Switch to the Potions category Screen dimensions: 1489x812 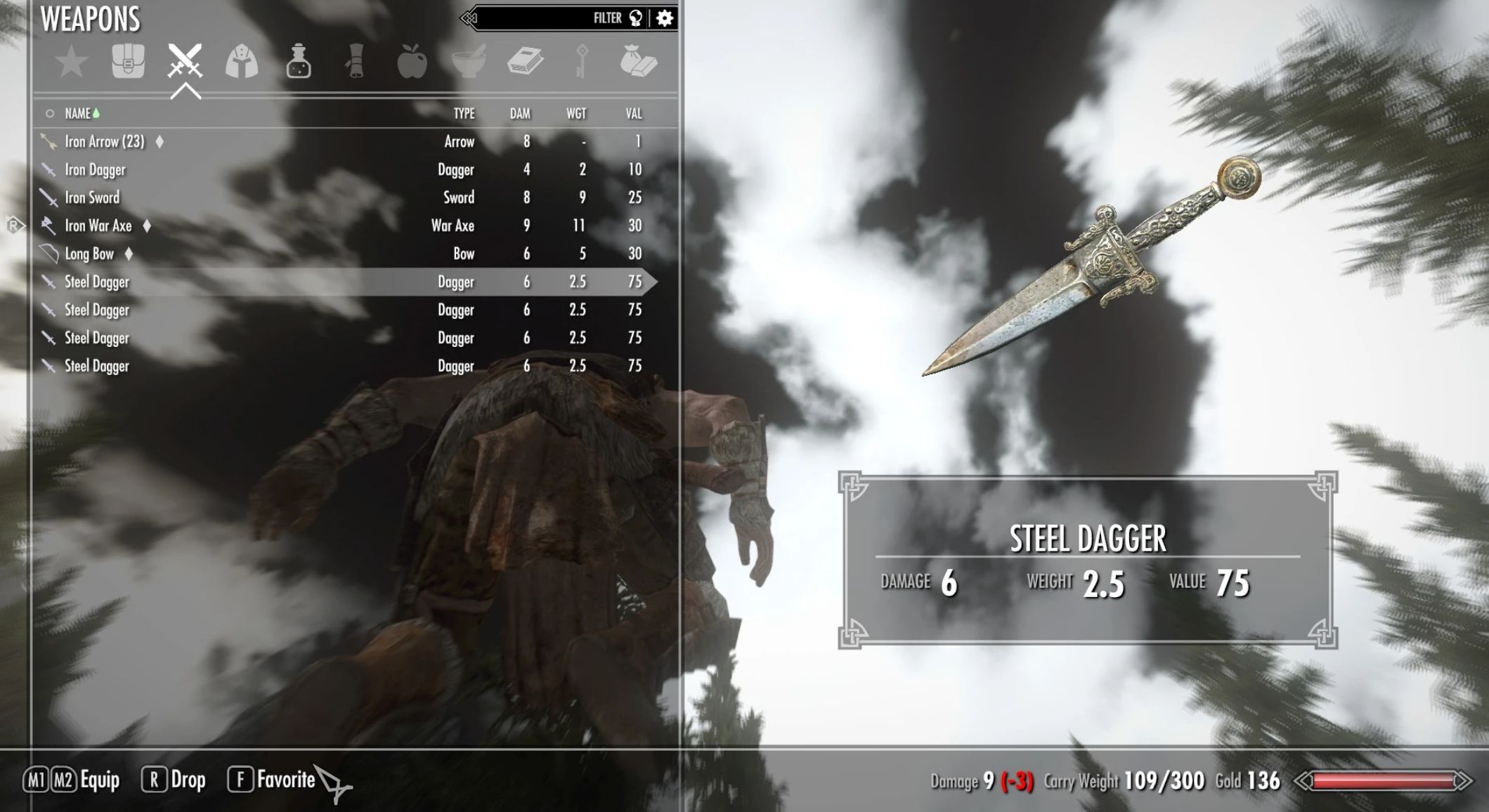[298, 62]
